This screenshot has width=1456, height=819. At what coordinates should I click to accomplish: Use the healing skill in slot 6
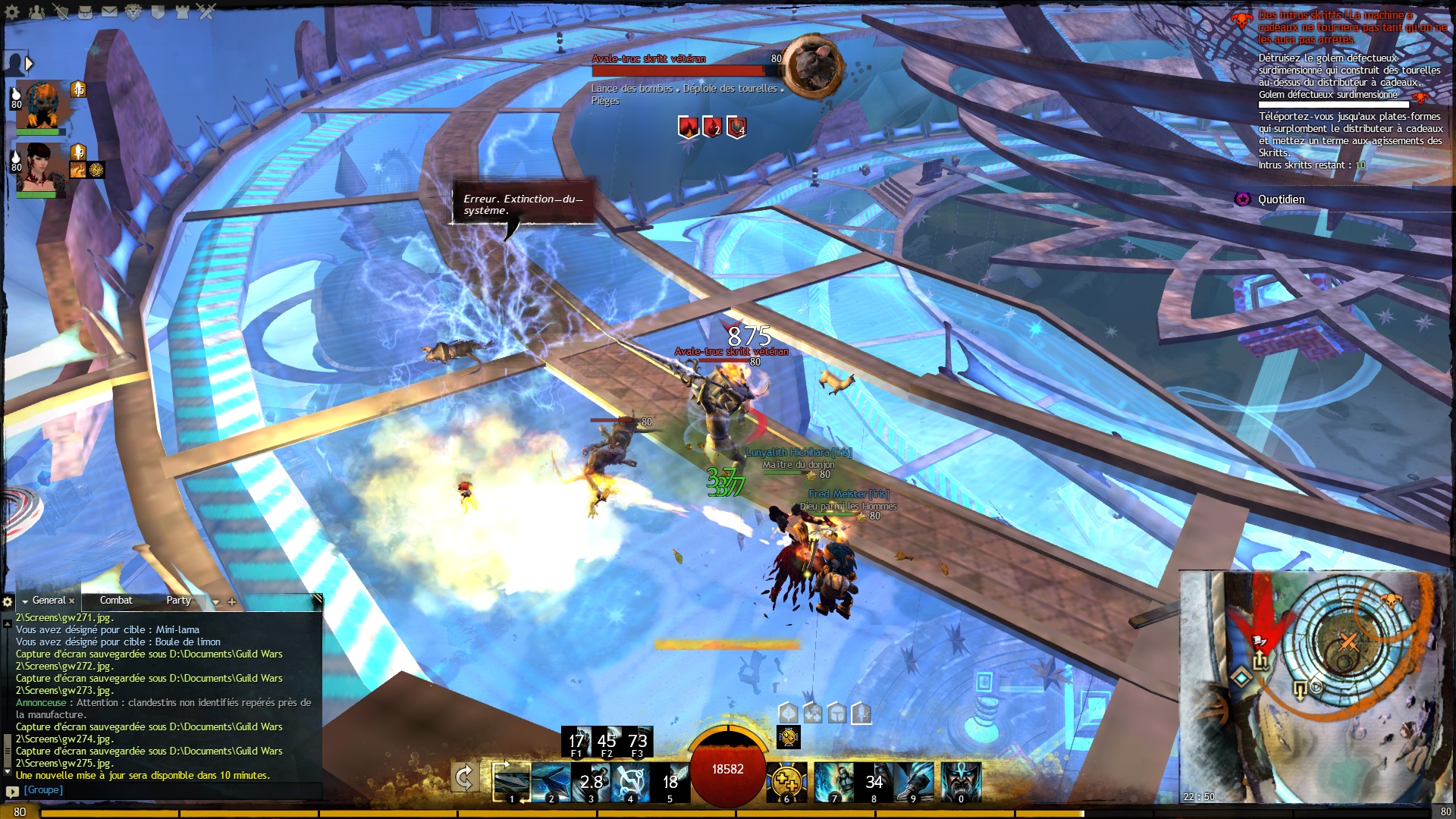(x=787, y=782)
